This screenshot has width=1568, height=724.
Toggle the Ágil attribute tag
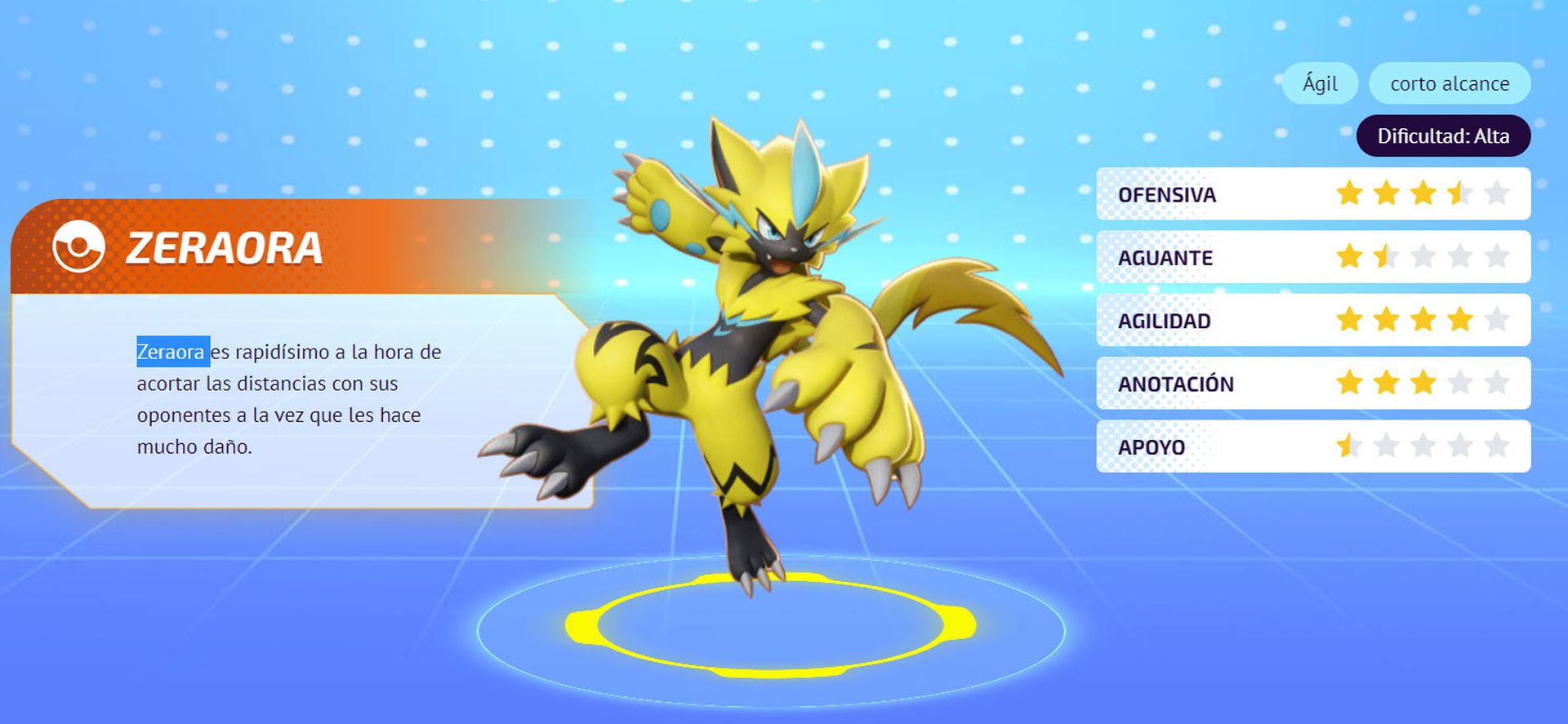tap(1320, 82)
